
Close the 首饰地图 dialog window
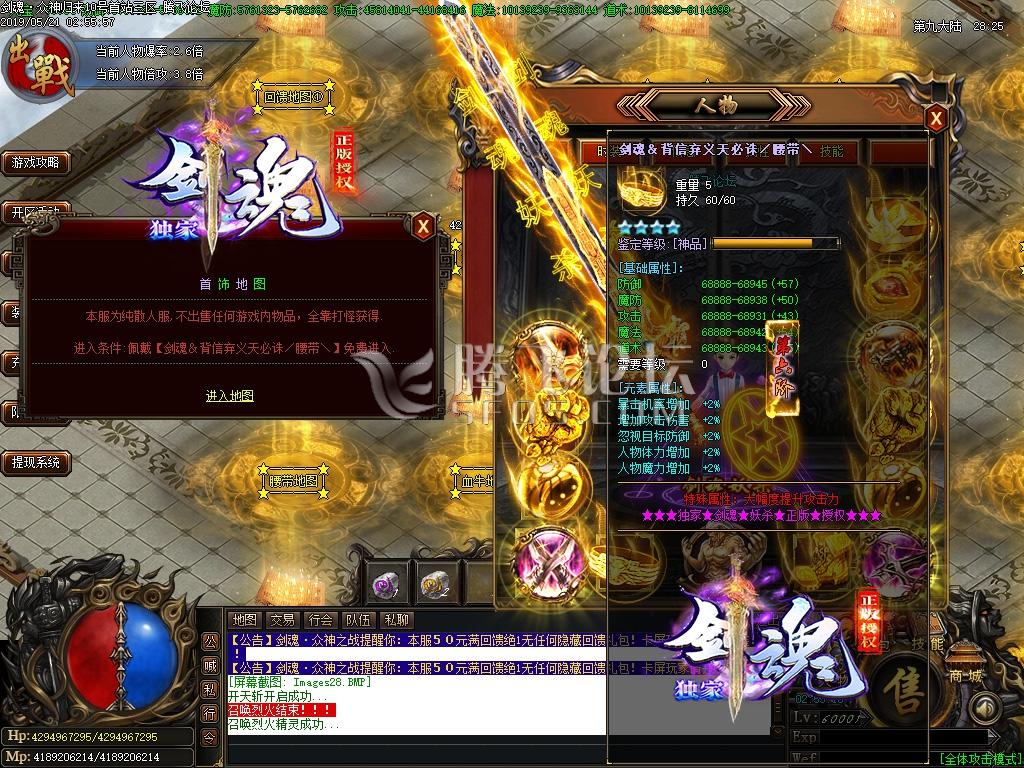pyautogui.click(x=424, y=227)
